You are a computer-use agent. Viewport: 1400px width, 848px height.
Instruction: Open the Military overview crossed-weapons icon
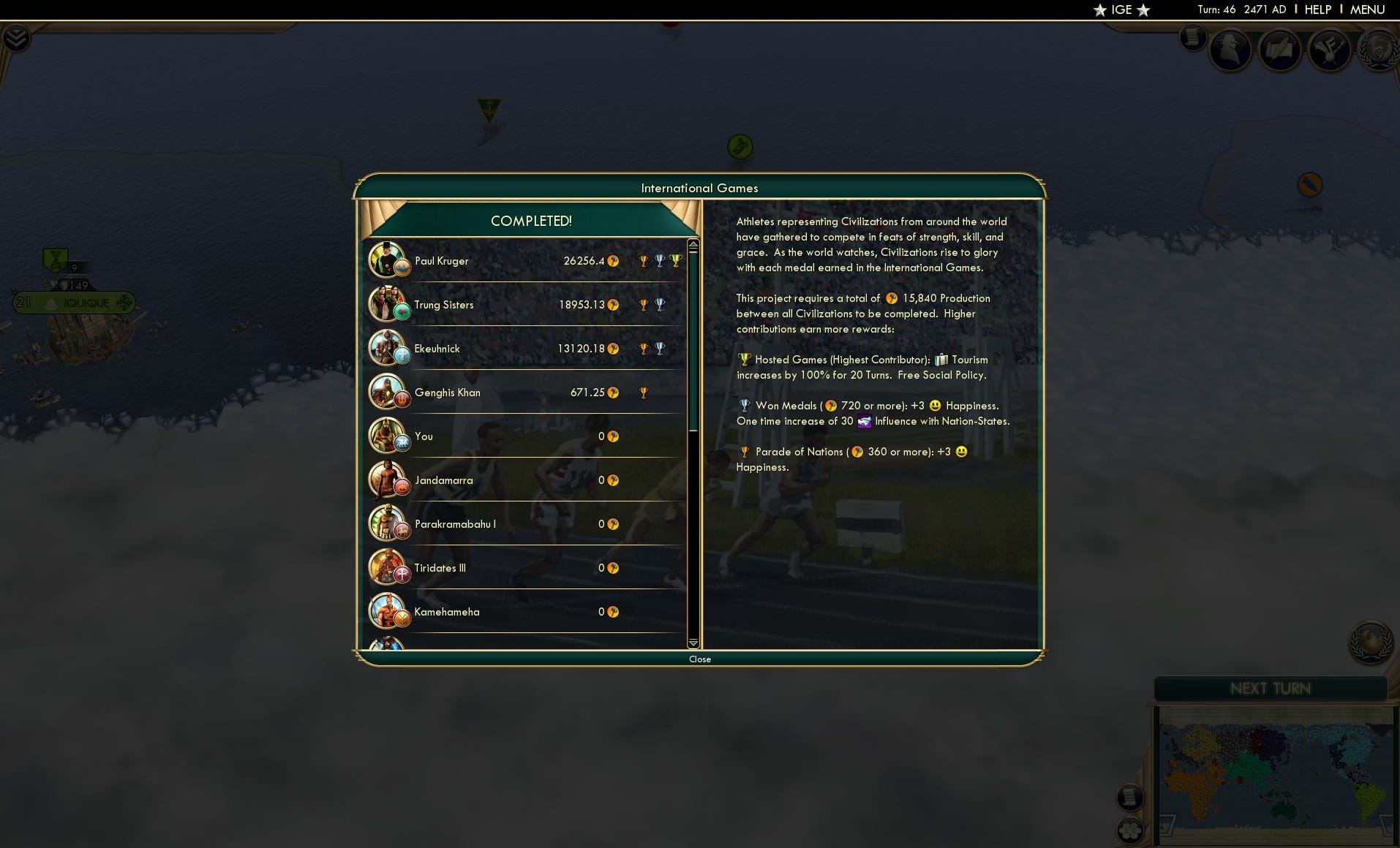1330,50
